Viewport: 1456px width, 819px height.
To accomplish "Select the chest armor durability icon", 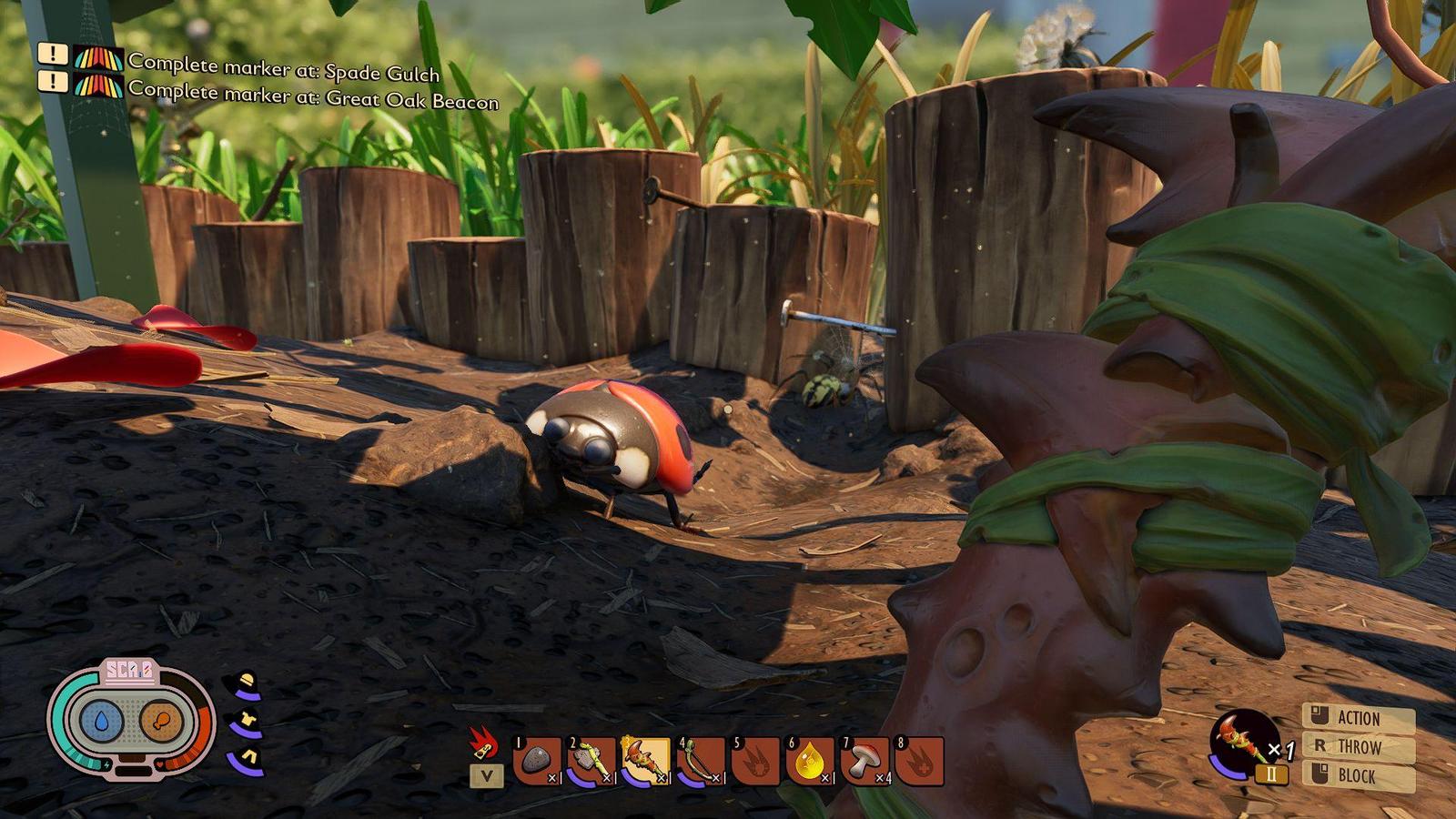I will [246, 723].
